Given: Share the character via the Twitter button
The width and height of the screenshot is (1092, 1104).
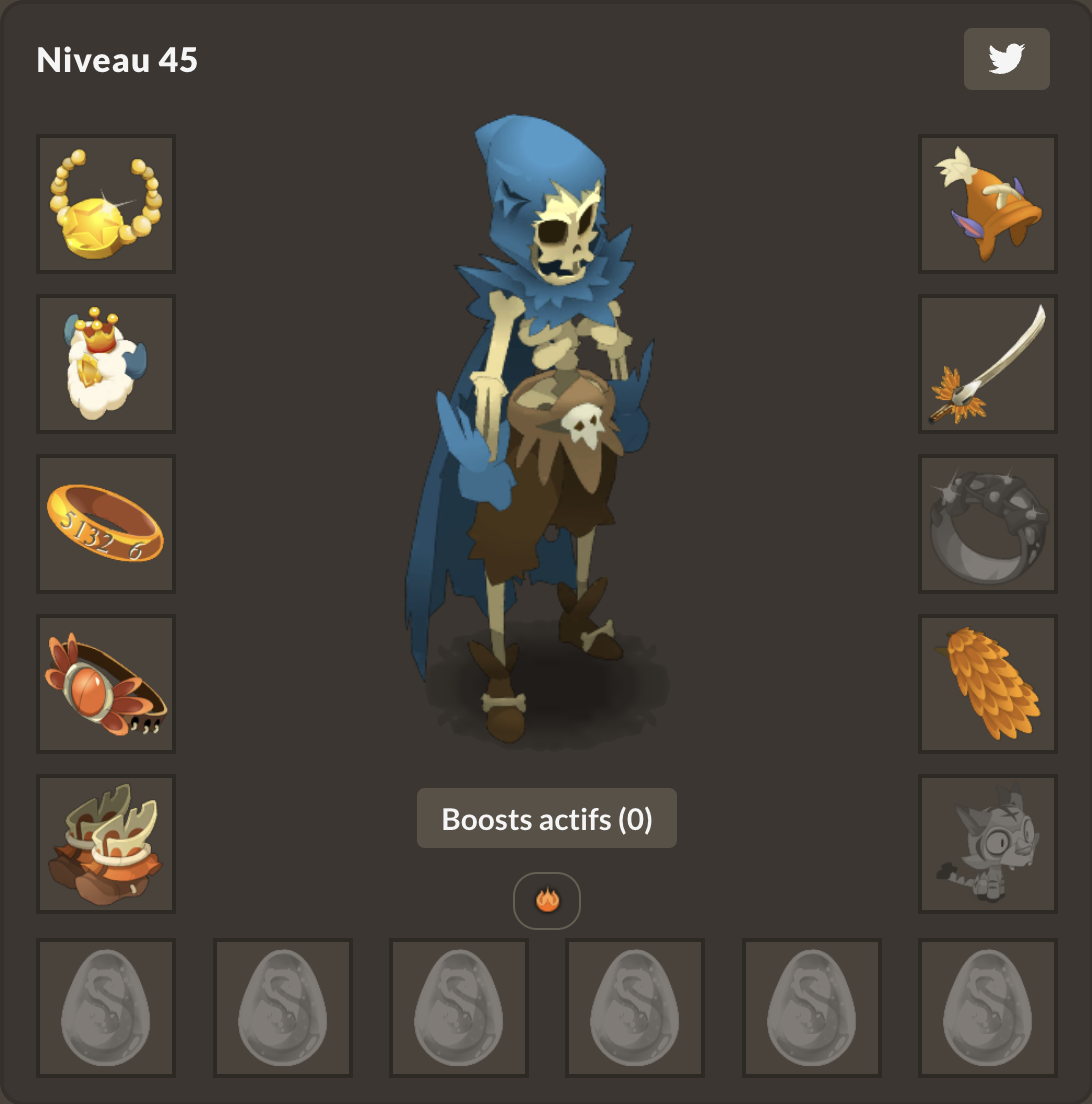Looking at the screenshot, I should (1006, 59).
